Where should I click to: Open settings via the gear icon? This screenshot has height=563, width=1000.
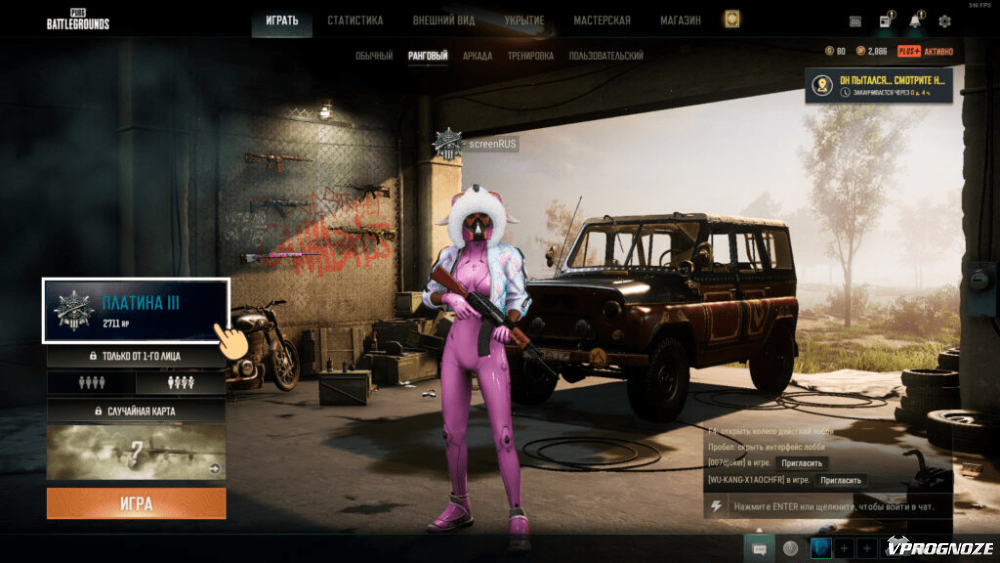click(944, 21)
